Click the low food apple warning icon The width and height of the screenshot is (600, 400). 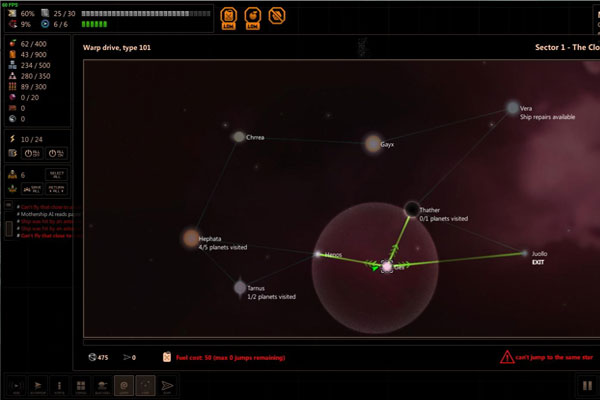[x=252, y=16]
